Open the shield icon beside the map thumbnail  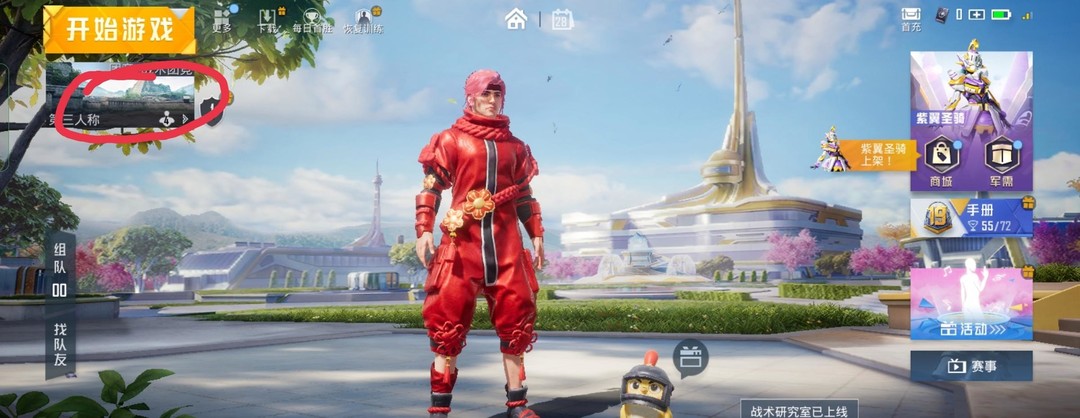[x=210, y=108]
